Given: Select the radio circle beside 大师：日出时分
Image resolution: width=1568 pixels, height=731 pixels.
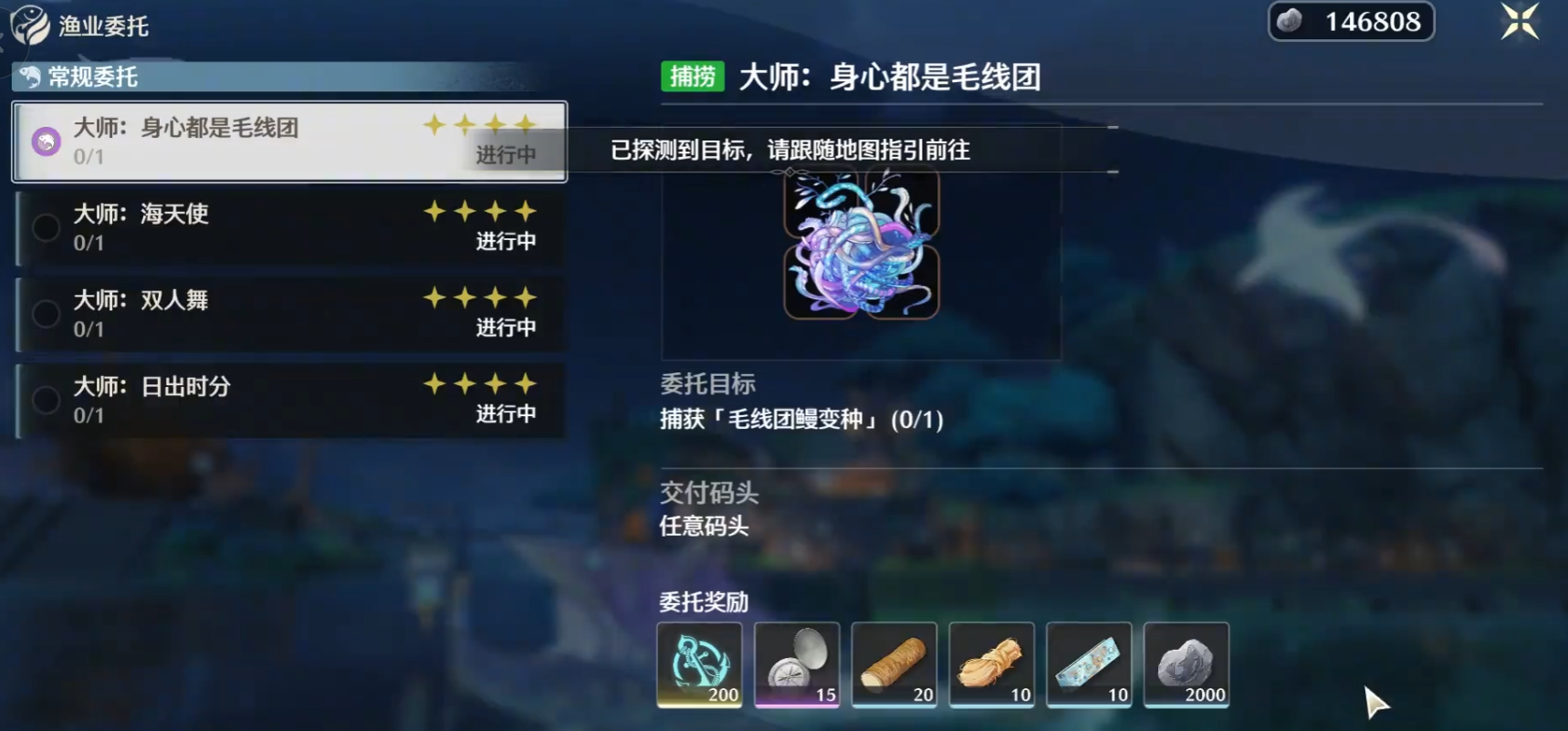Looking at the screenshot, I should pyautogui.click(x=46, y=400).
